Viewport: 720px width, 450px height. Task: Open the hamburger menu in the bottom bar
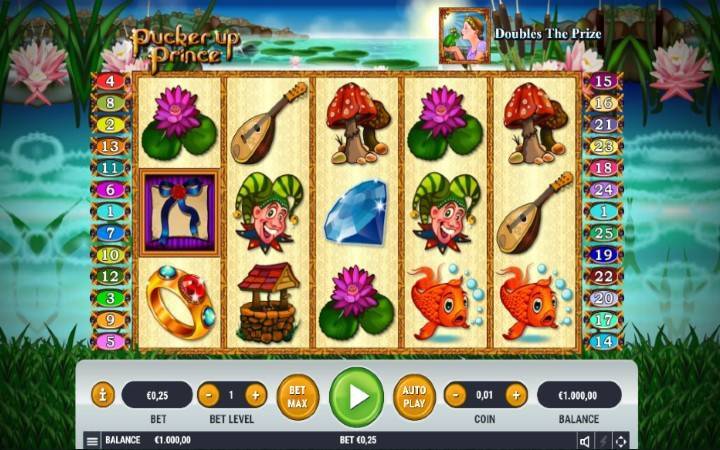click(92, 440)
